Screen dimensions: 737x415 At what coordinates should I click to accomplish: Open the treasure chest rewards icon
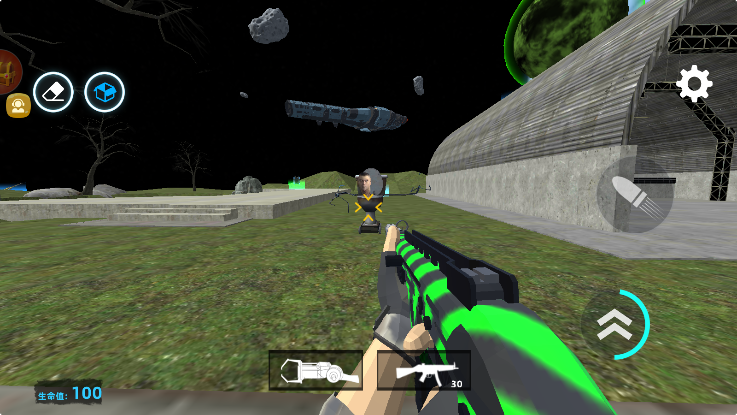[x=8, y=70]
